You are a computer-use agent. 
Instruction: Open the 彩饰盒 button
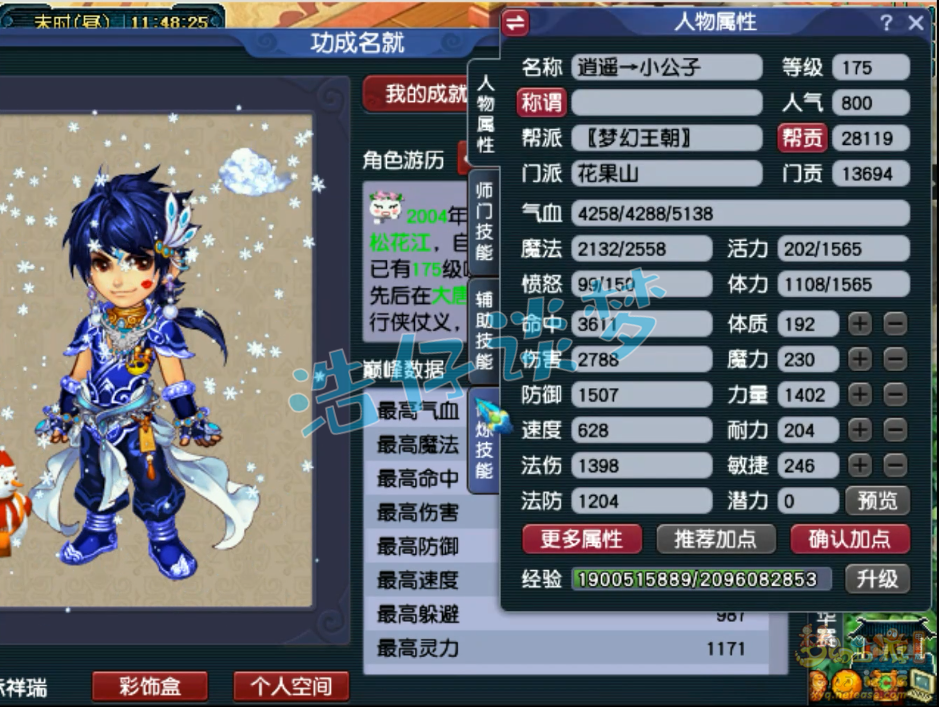pos(149,686)
